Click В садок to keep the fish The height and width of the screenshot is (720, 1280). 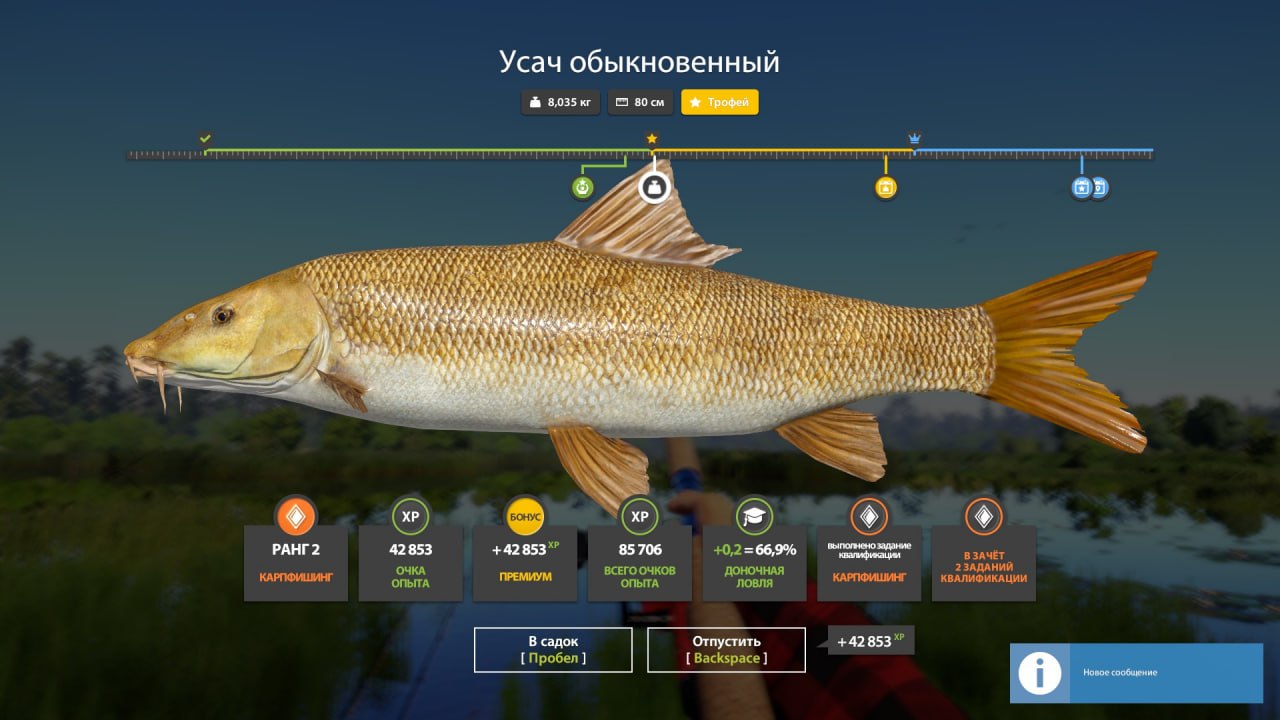point(553,649)
